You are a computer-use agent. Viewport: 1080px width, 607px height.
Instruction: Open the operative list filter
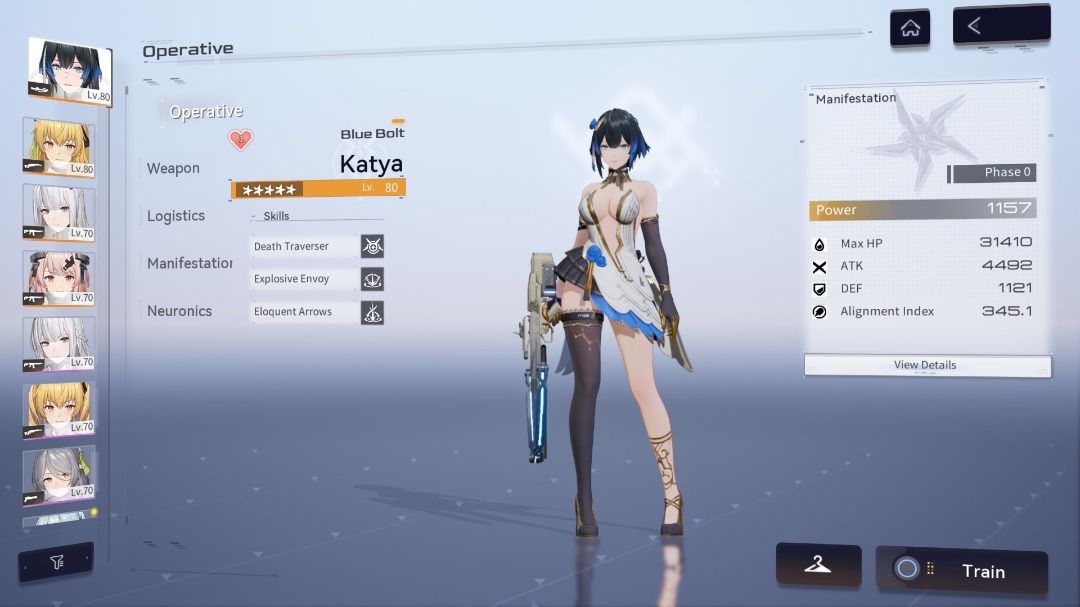coord(56,563)
